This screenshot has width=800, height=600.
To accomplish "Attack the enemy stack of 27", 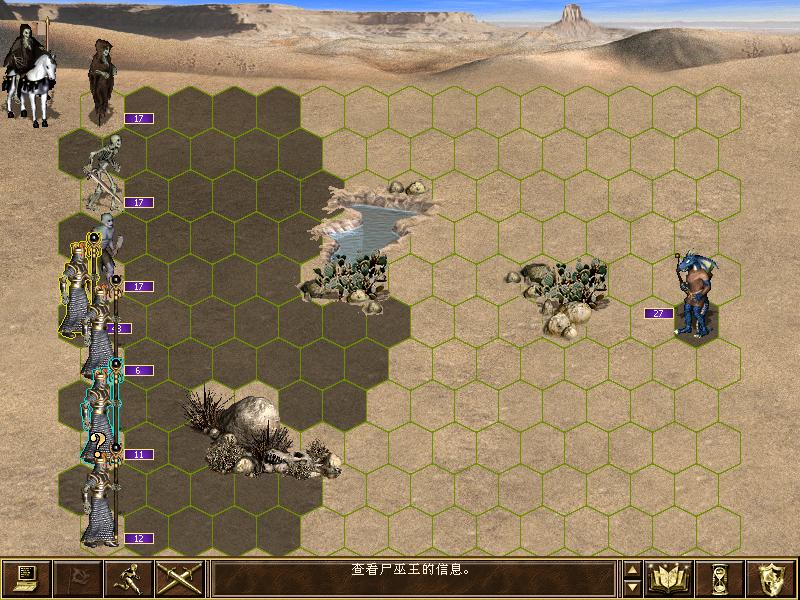I will click(696, 296).
